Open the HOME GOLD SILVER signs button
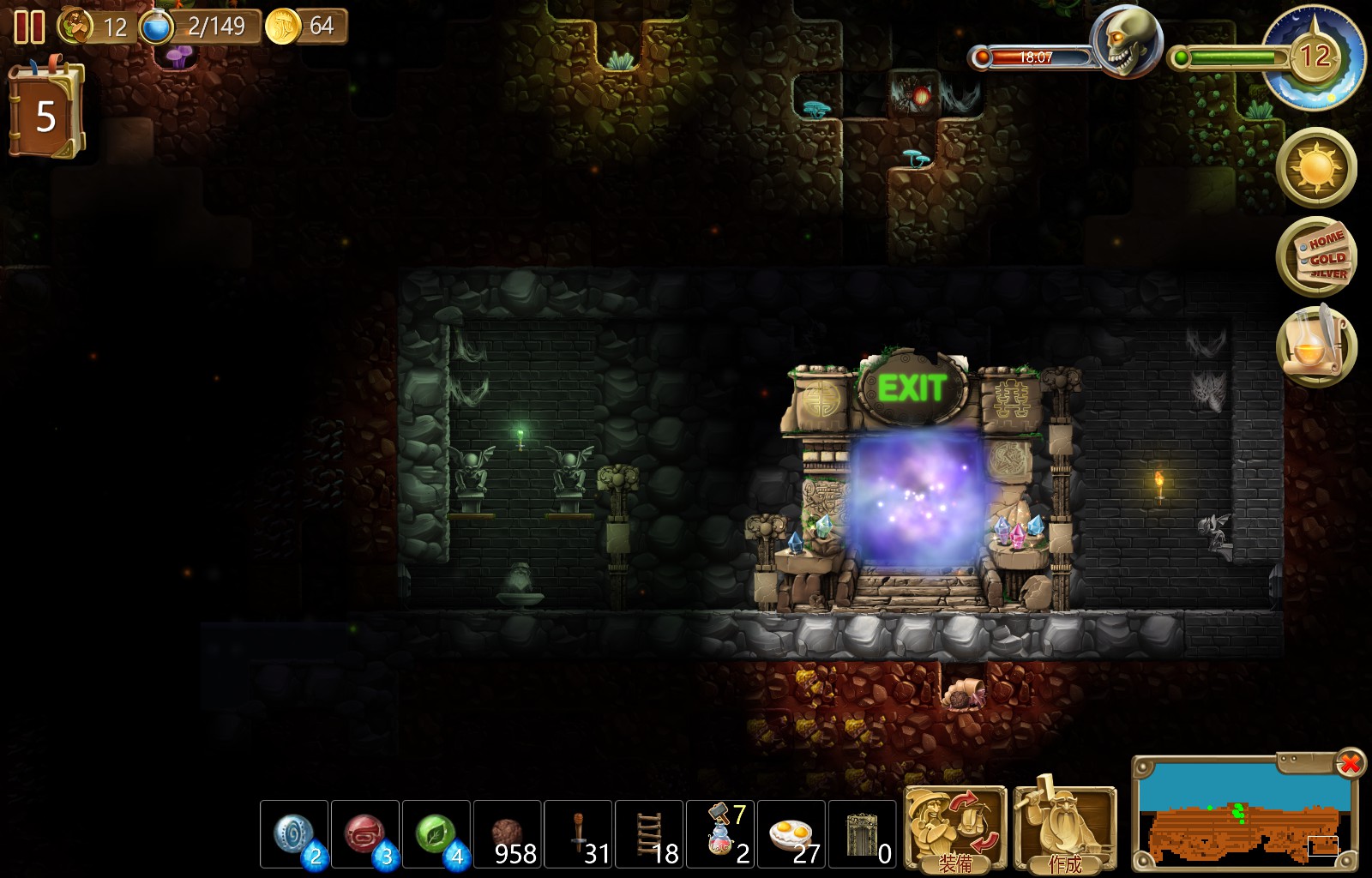Viewport: 1372px width, 878px height. pos(1316,256)
